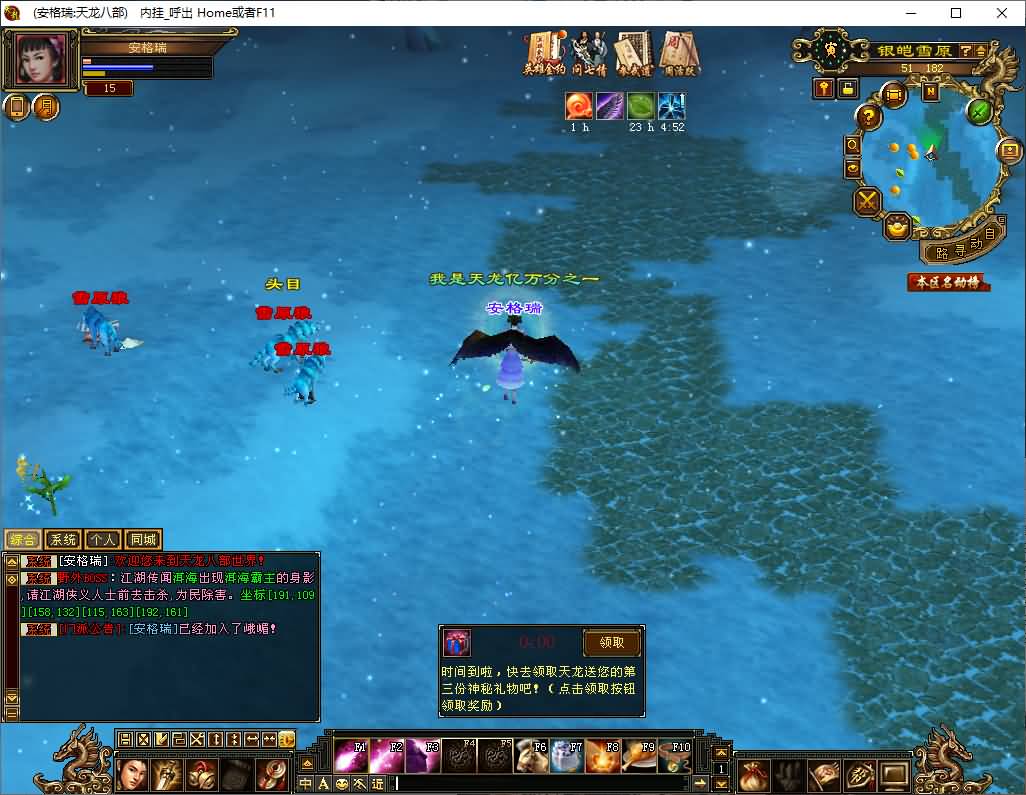Claim the gift with the 领取 button

[612, 643]
